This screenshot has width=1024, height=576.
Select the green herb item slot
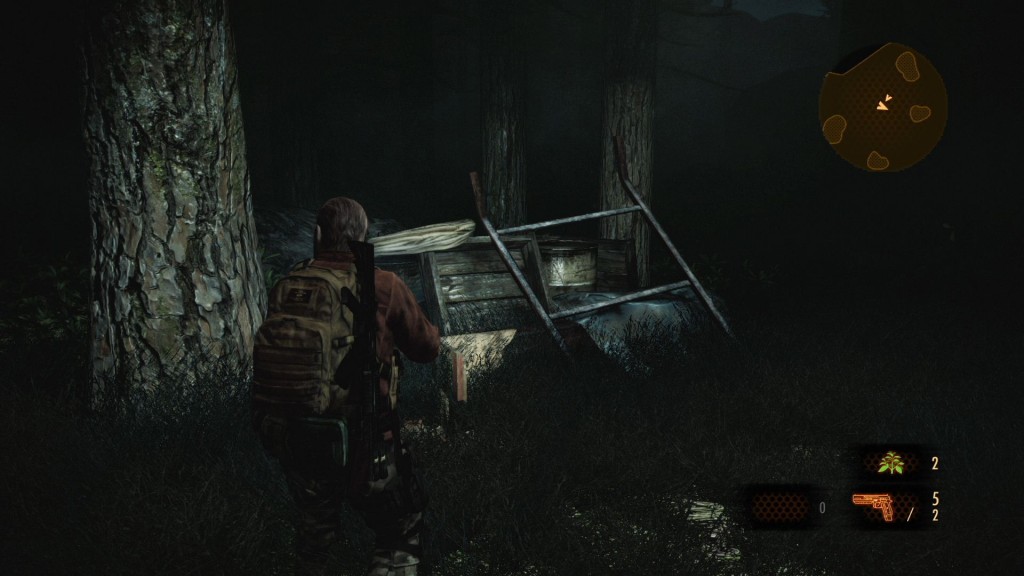tap(892, 462)
